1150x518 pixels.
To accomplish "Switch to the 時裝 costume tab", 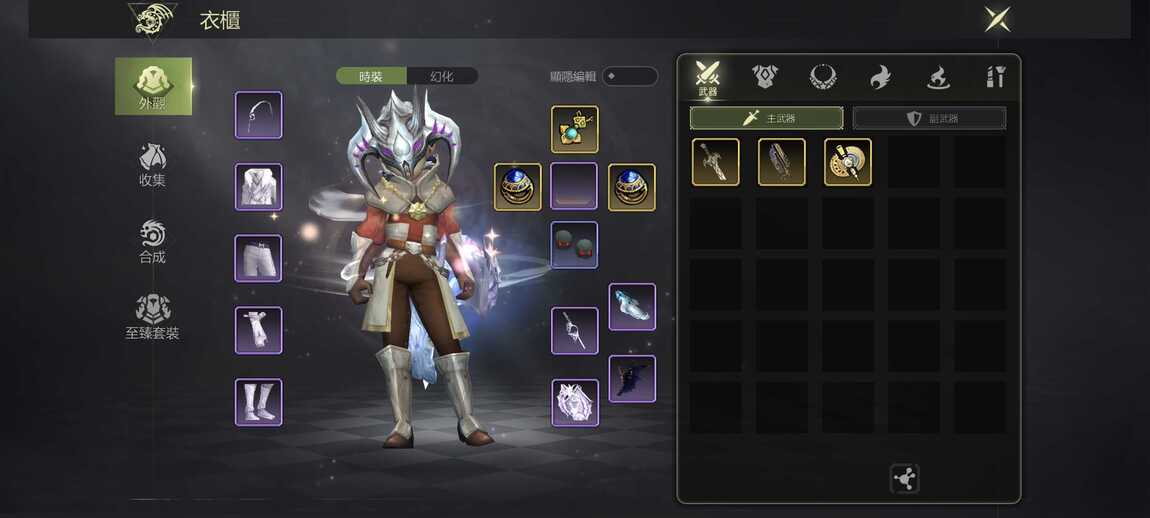I will (371, 76).
